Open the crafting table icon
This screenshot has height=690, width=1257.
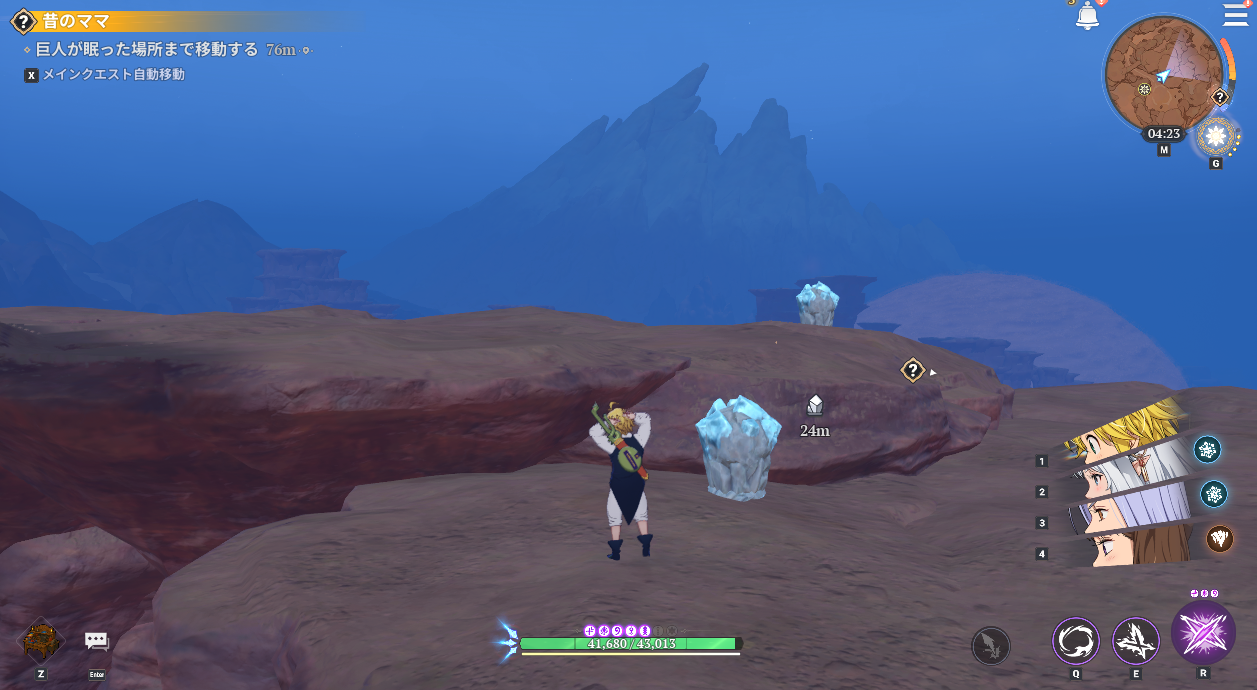coord(41,641)
